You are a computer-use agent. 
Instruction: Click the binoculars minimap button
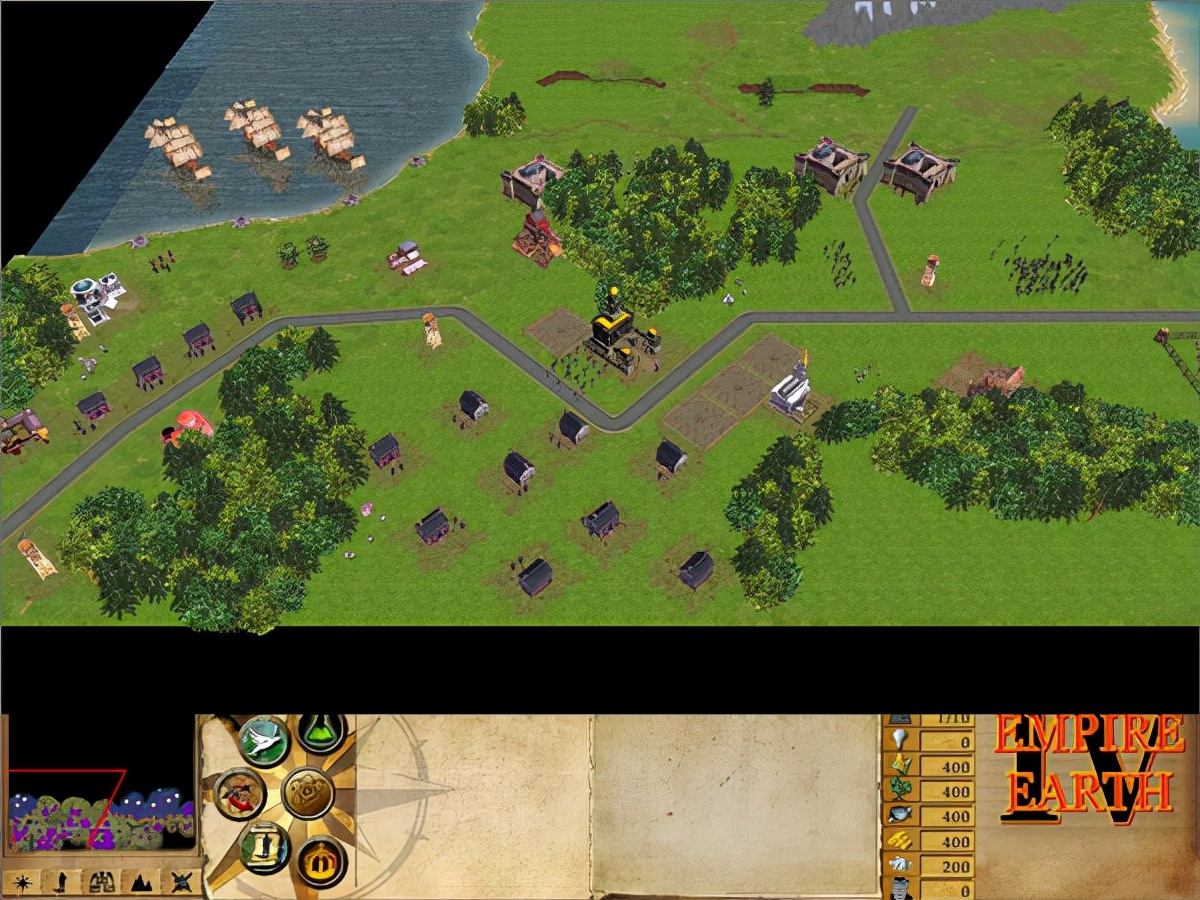click(x=100, y=882)
